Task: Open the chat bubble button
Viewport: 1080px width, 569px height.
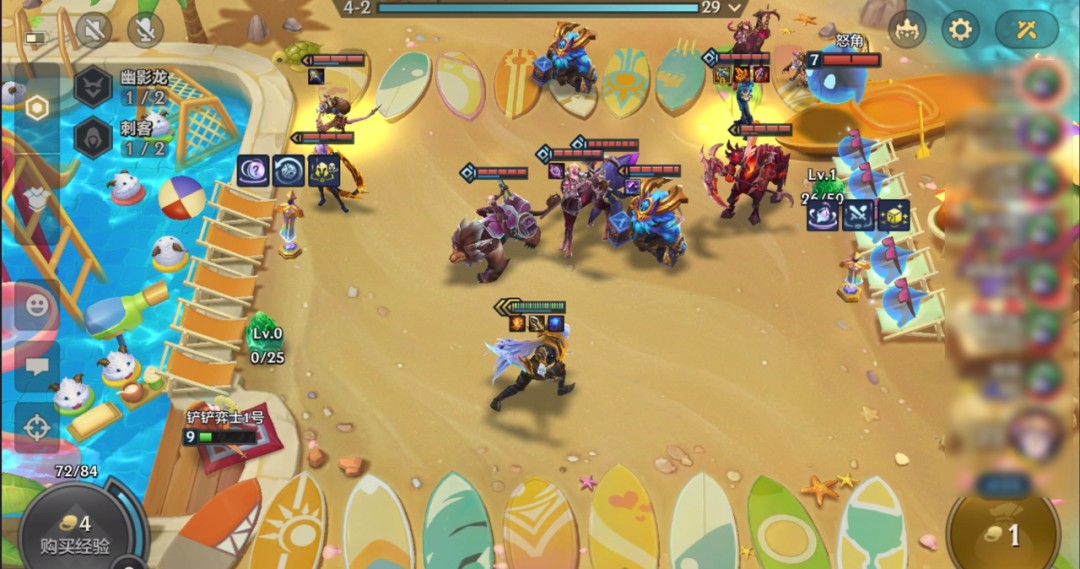Action: pos(37,366)
